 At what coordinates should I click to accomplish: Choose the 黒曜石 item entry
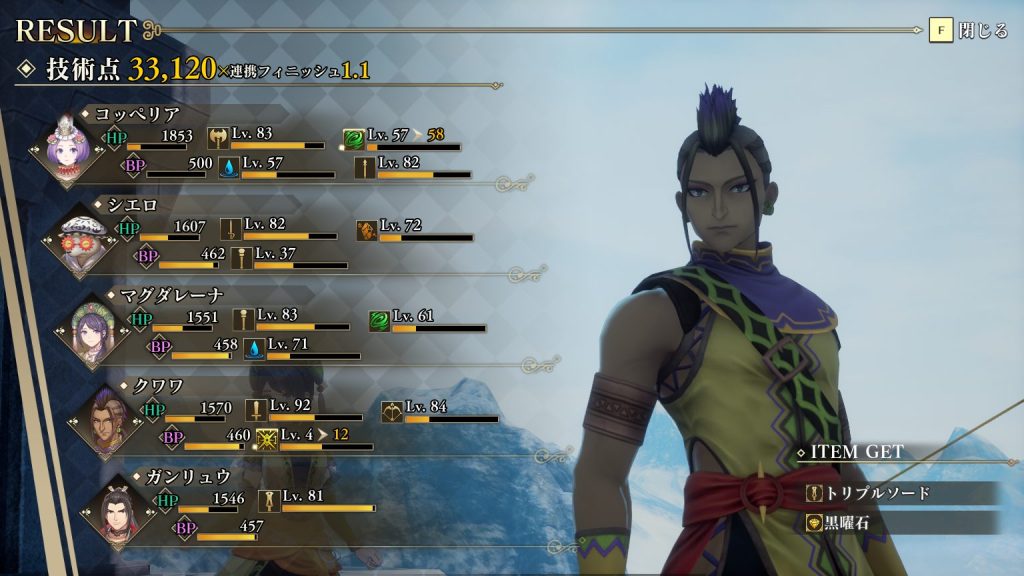point(900,523)
